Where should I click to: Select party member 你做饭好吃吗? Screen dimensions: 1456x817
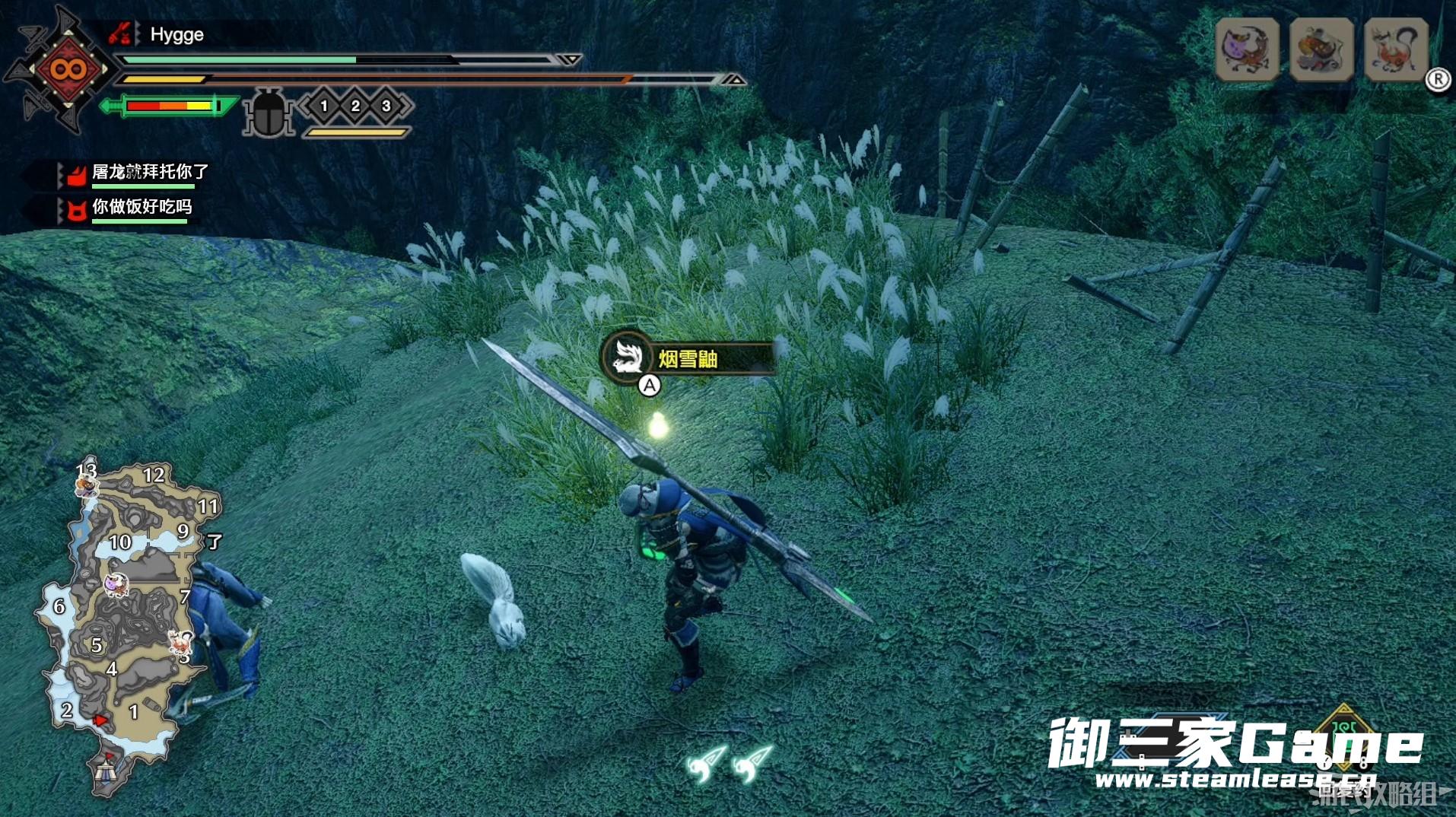point(141,207)
